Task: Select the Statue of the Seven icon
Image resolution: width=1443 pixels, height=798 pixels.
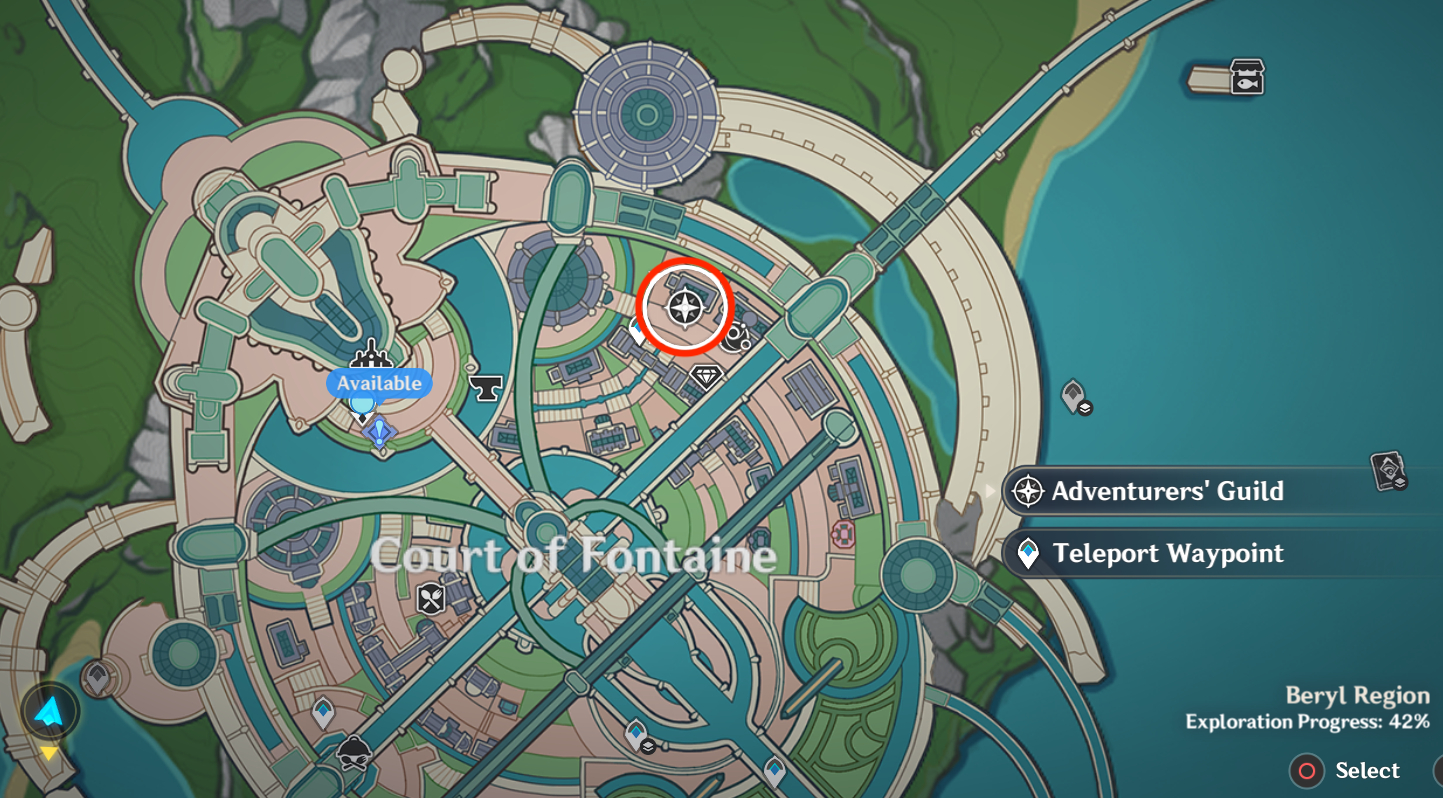Action: pyautogui.click(x=372, y=353)
